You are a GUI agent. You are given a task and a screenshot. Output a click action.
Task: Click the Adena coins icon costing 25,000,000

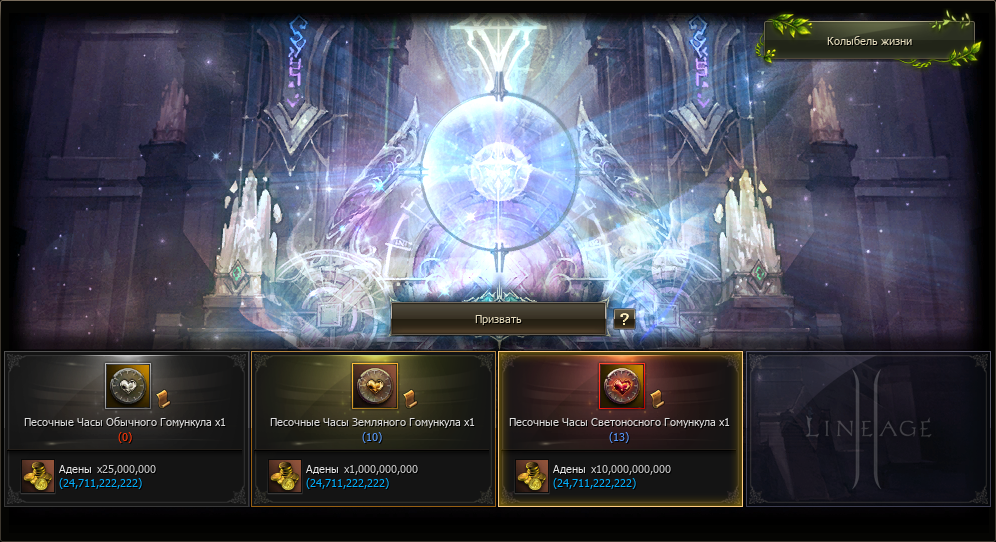[38, 476]
